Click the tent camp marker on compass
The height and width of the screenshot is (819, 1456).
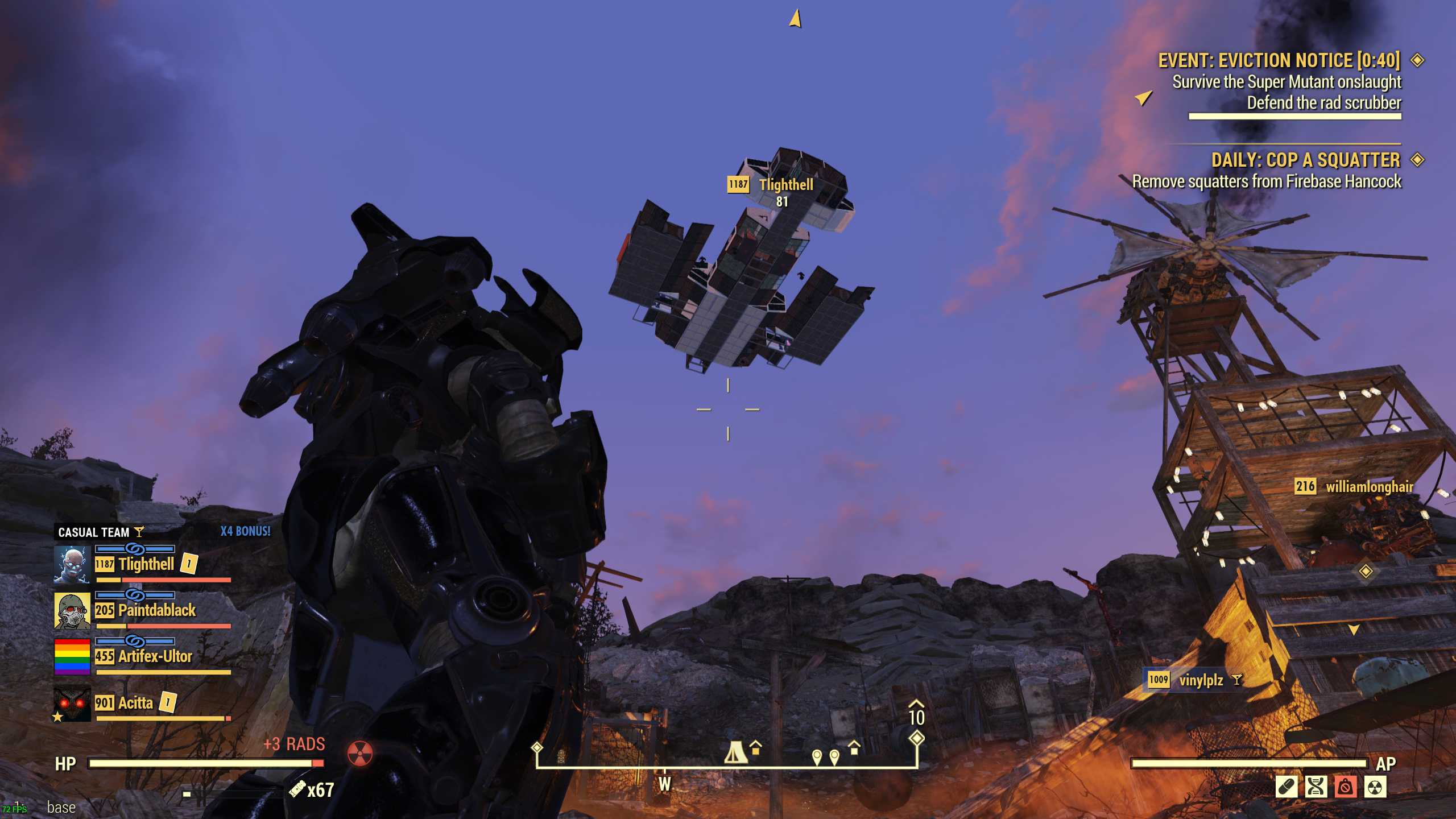click(735, 752)
